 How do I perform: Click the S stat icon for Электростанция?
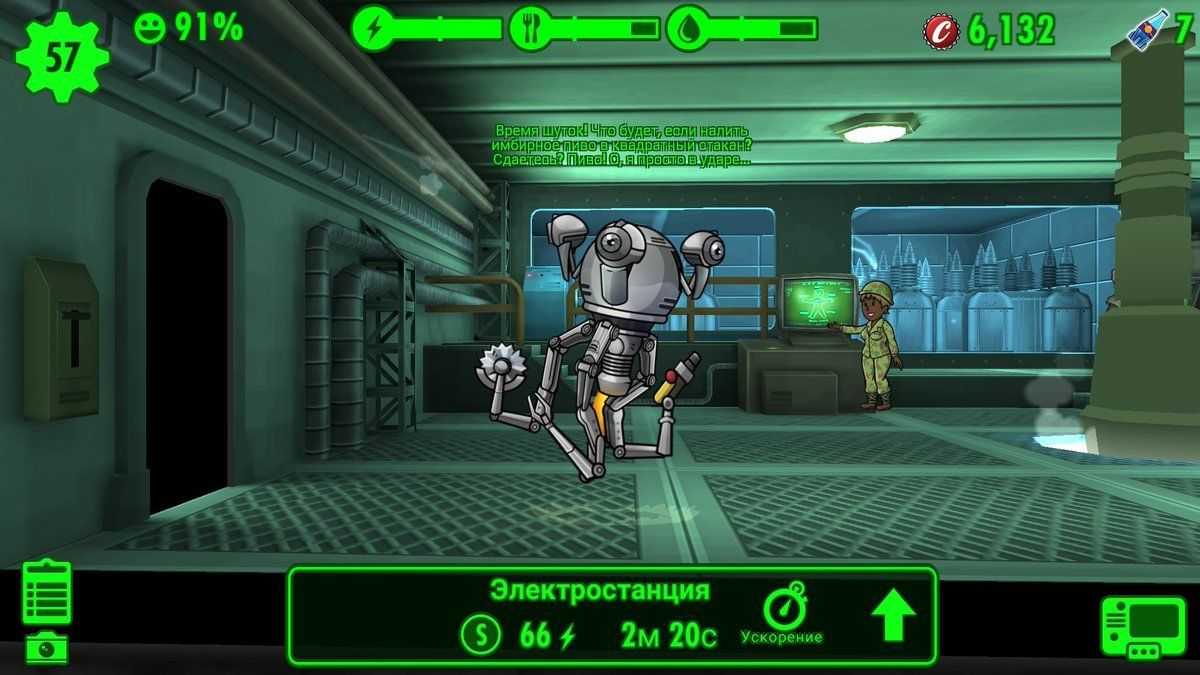(x=481, y=634)
